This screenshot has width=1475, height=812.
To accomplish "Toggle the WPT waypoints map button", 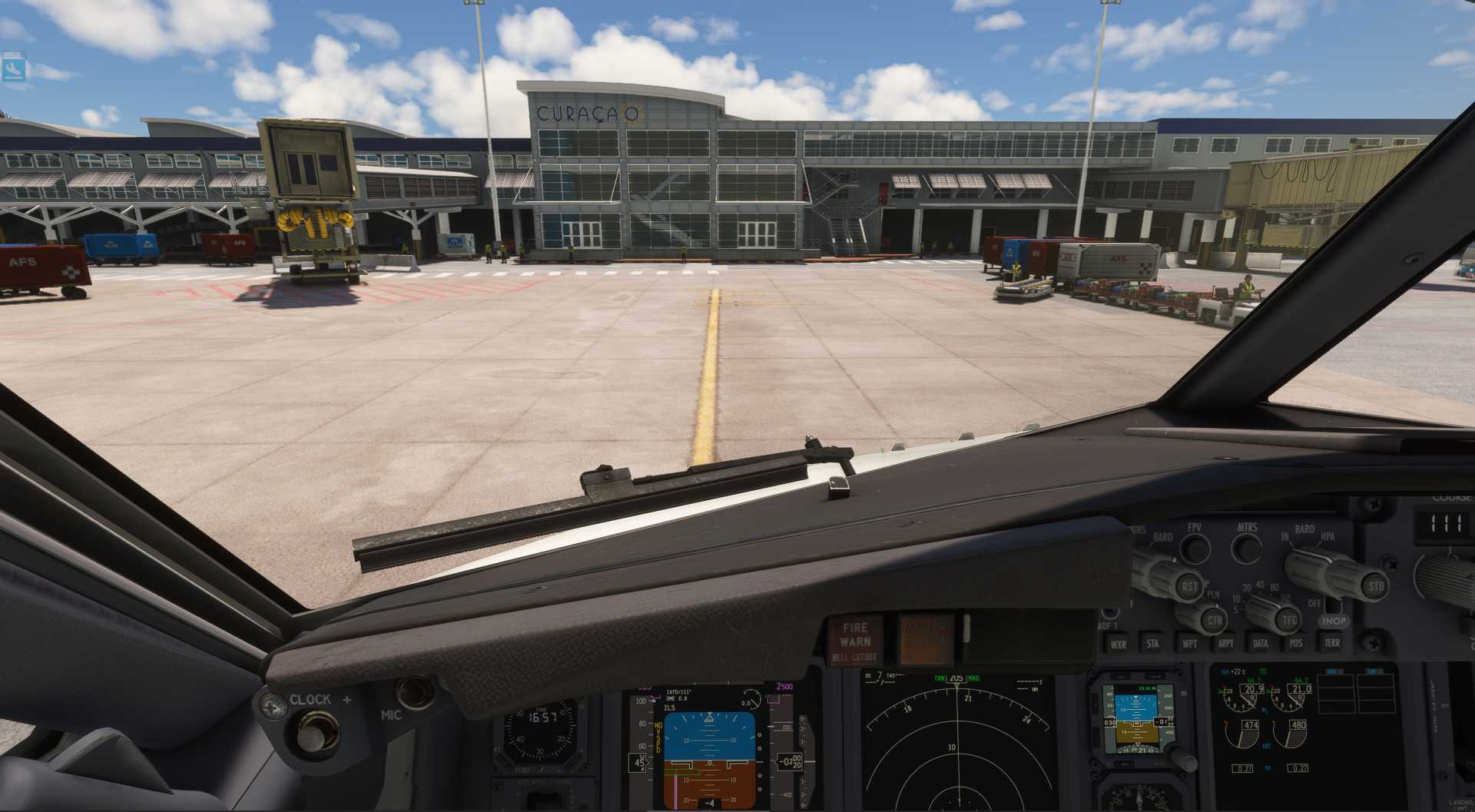I will (1189, 644).
